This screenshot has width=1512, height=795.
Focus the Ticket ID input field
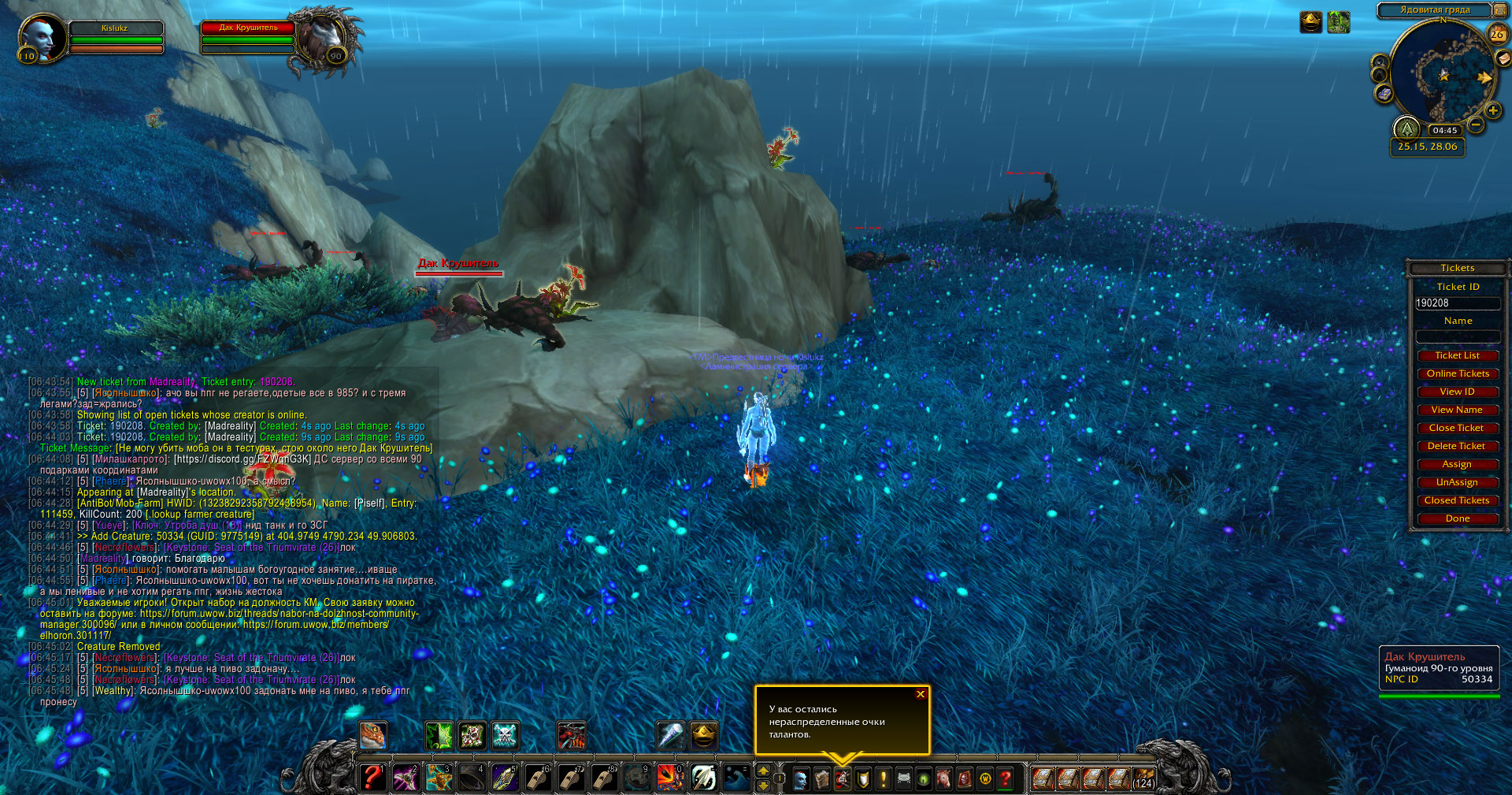pos(1457,303)
